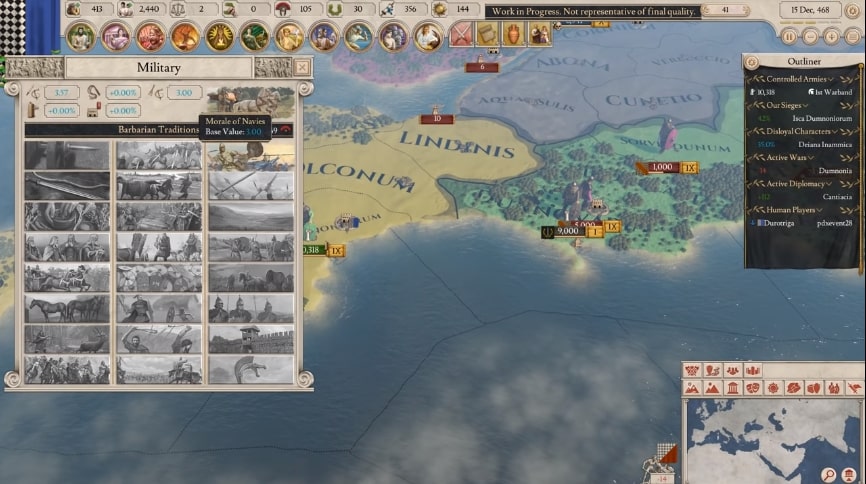Viewport: 866px width, 484px height.
Task: Switch to the temple building map mode
Action: [734, 387]
